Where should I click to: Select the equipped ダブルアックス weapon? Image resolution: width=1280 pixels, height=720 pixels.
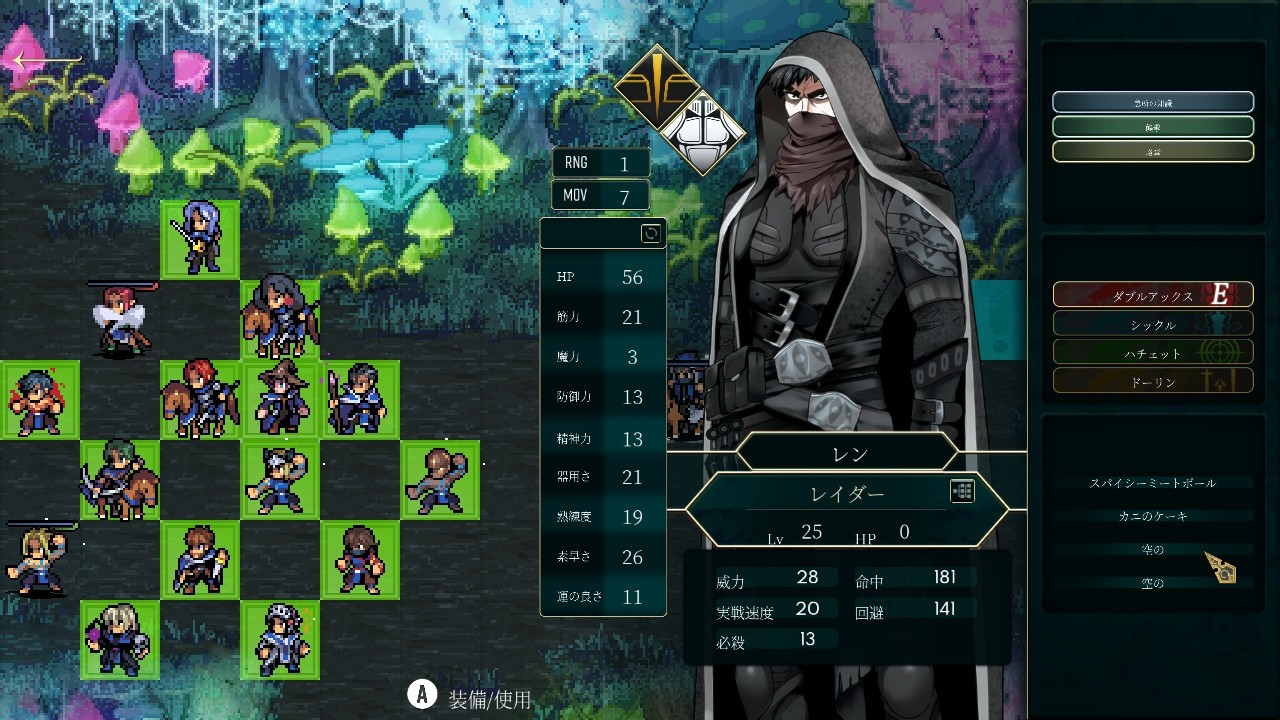[1152, 295]
